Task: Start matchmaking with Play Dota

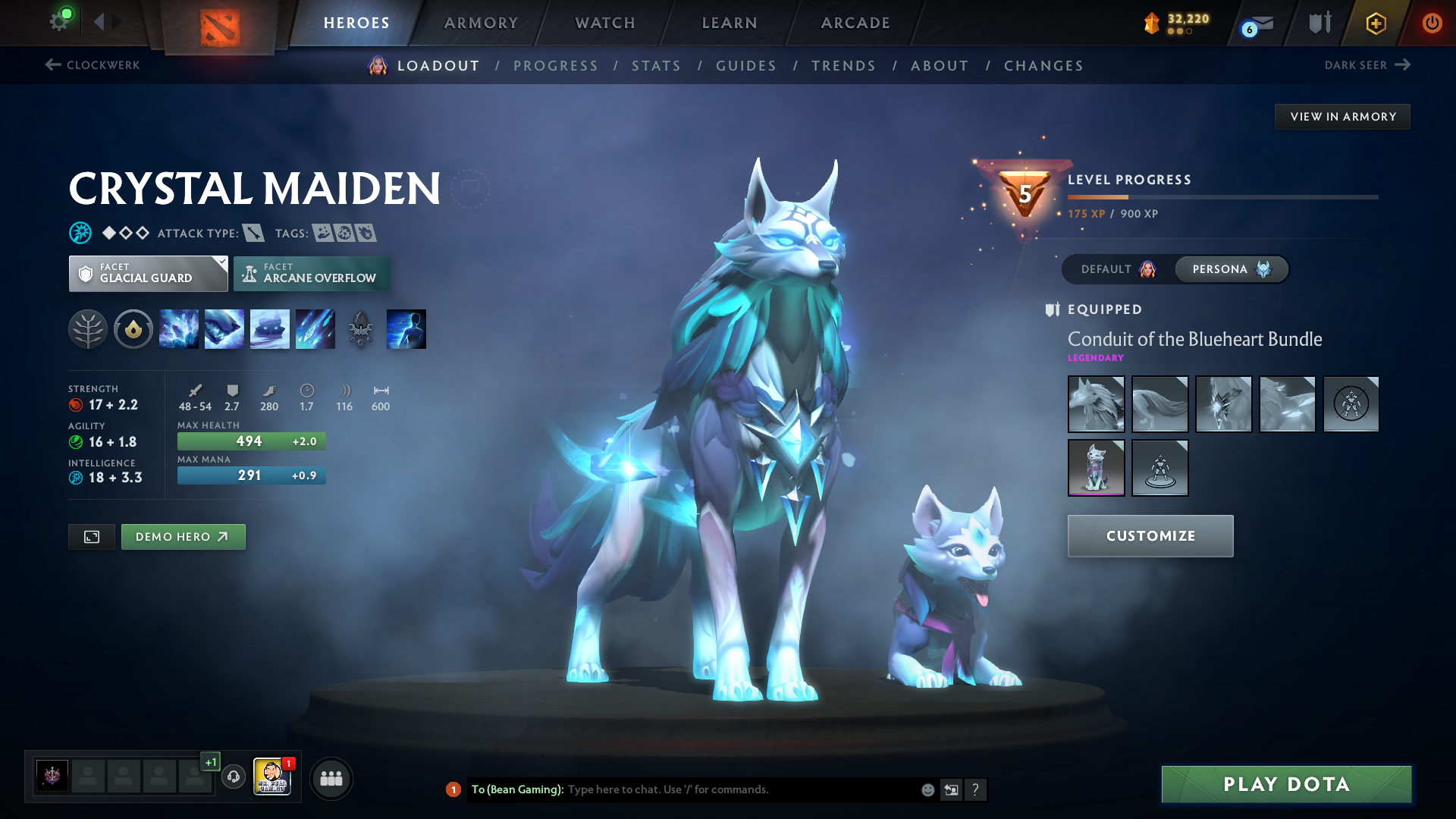Action: pyautogui.click(x=1286, y=784)
